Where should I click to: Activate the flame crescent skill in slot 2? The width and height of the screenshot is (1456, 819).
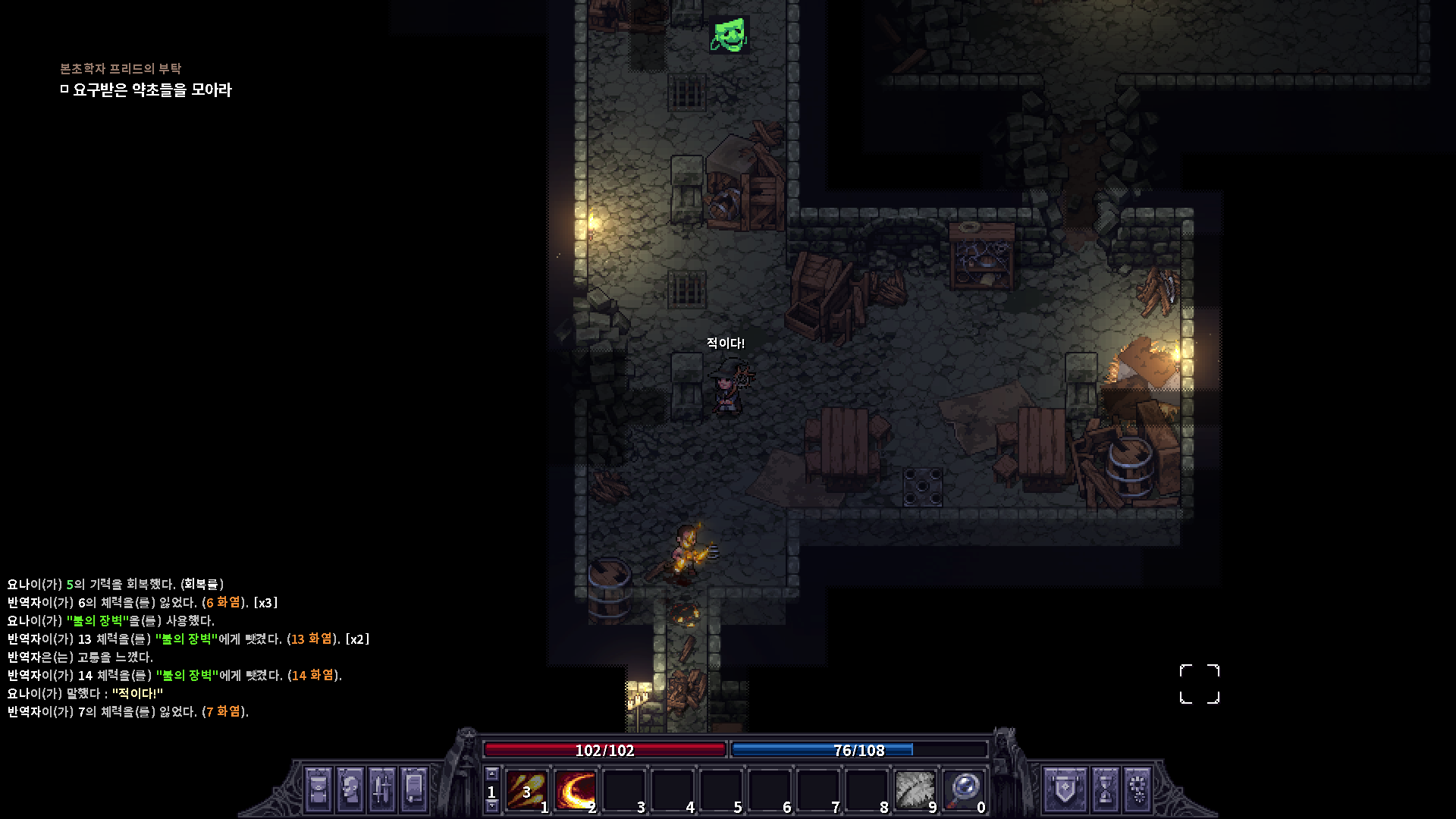click(575, 790)
